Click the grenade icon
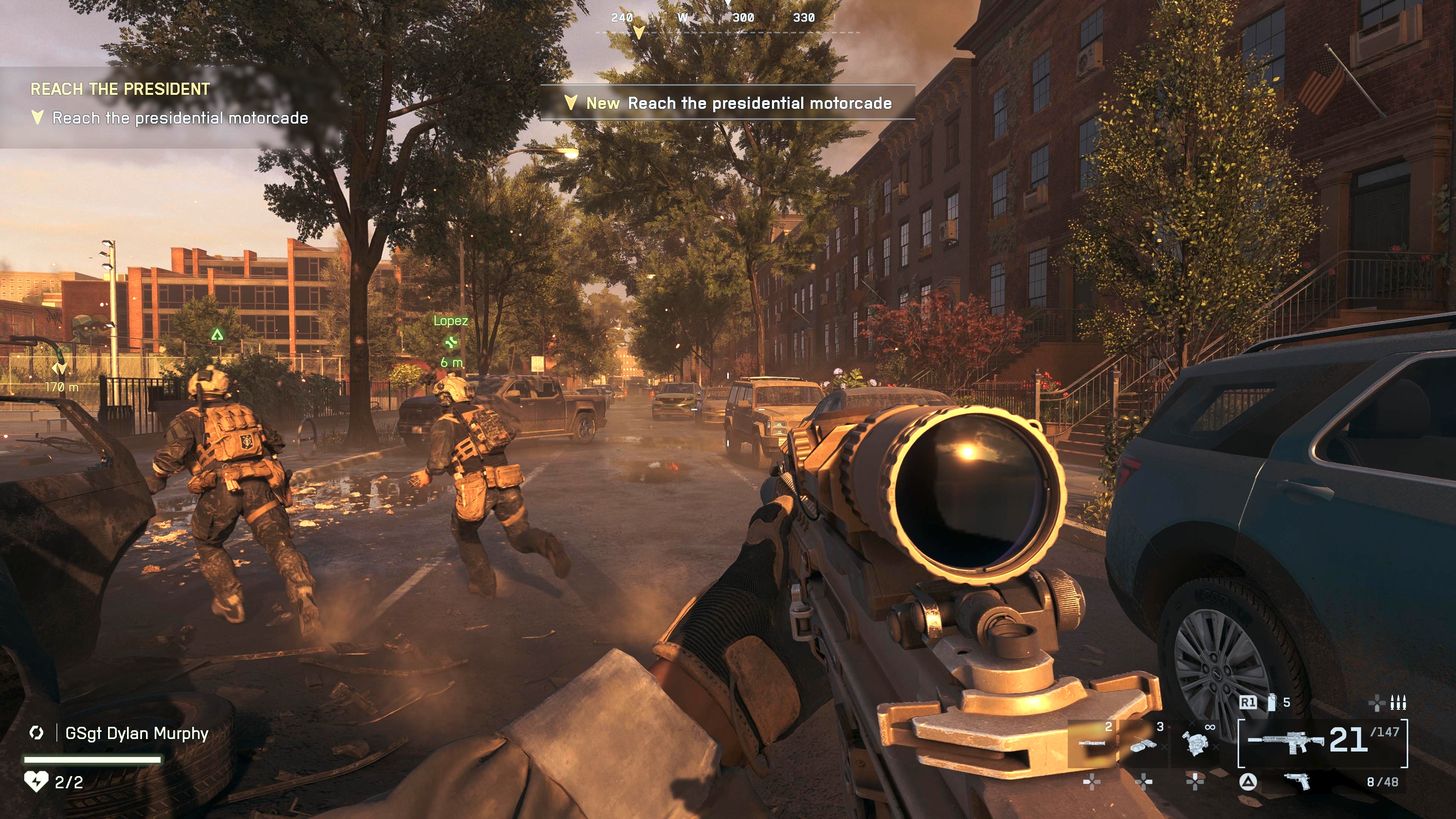This screenshot has width=1456, height=819. pos(1272,703)
